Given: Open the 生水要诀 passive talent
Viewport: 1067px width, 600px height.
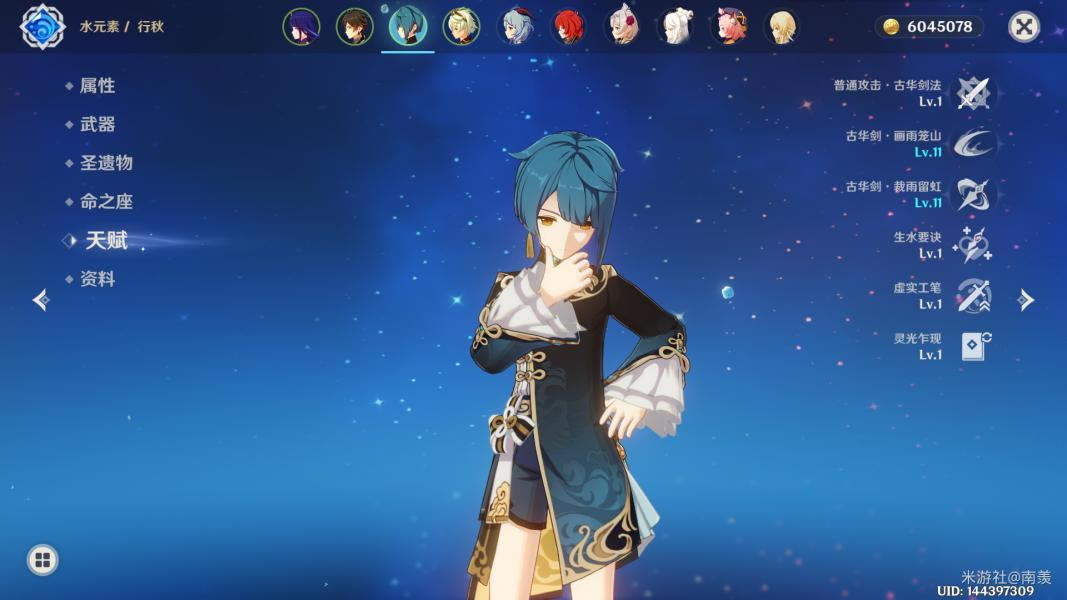Looking at the screenshot, I should (x=972, y=245).
